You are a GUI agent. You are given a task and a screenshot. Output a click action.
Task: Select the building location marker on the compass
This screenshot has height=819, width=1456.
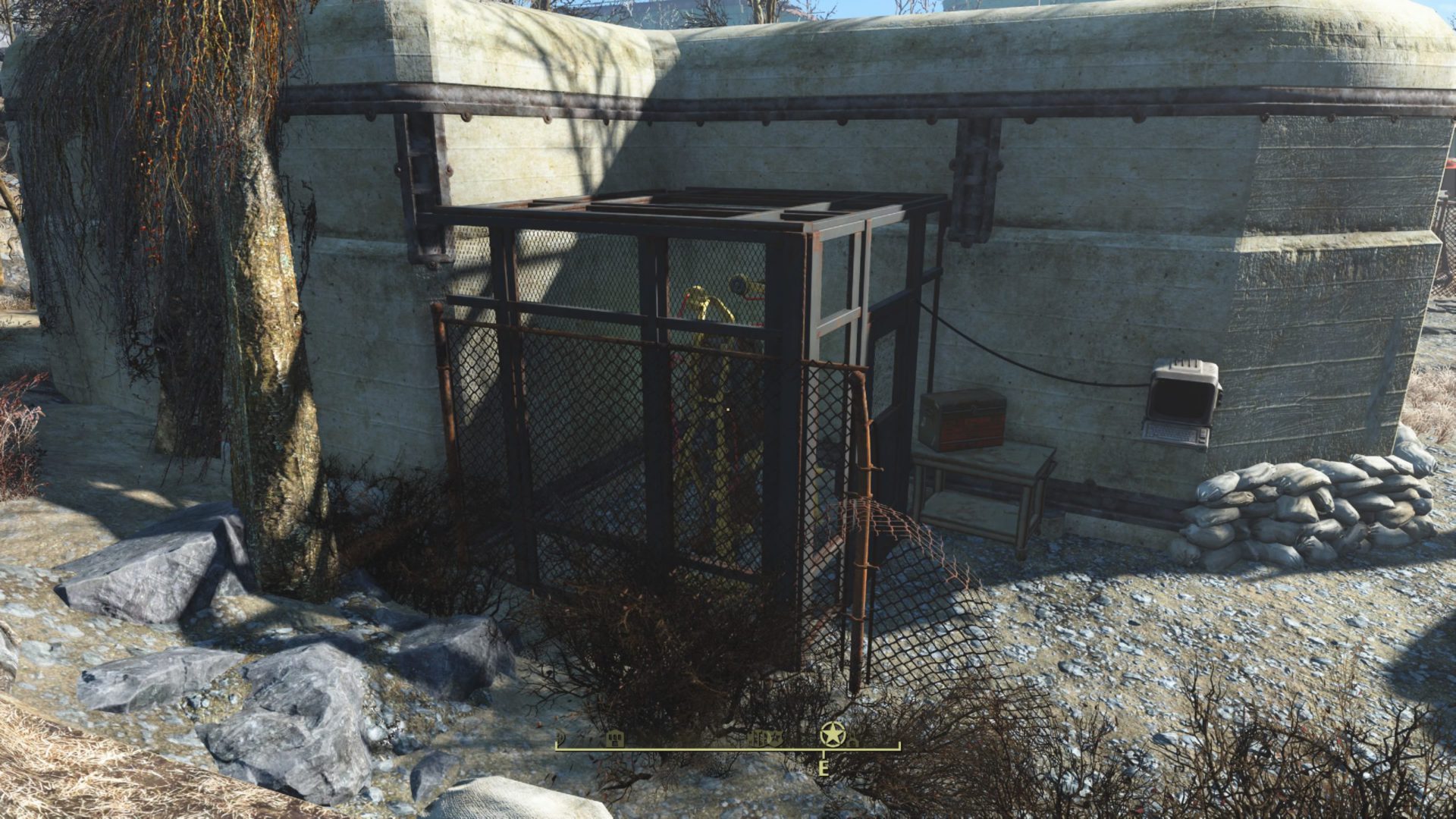pos(614,738)
